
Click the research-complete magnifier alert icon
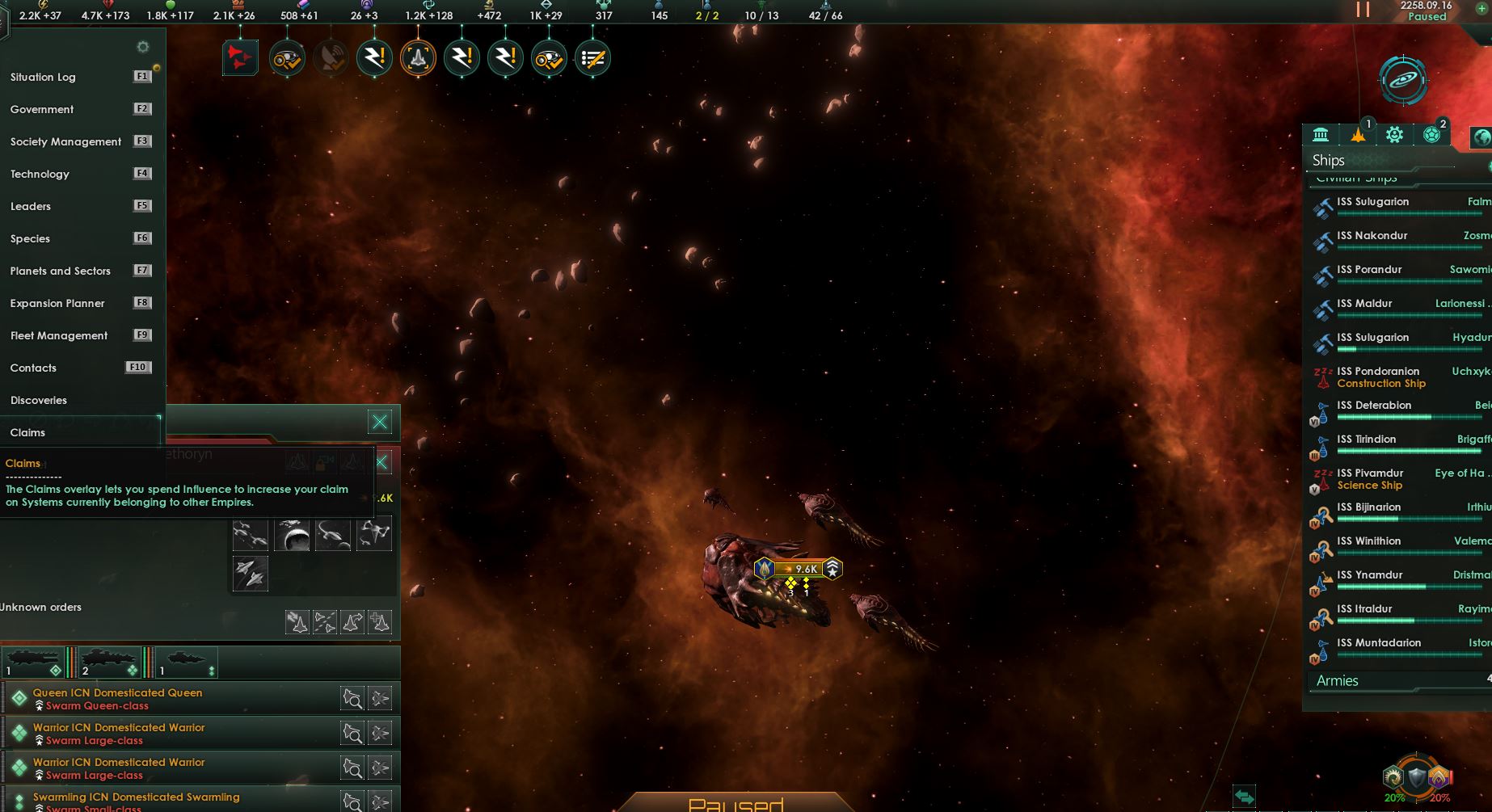point(285,57)
